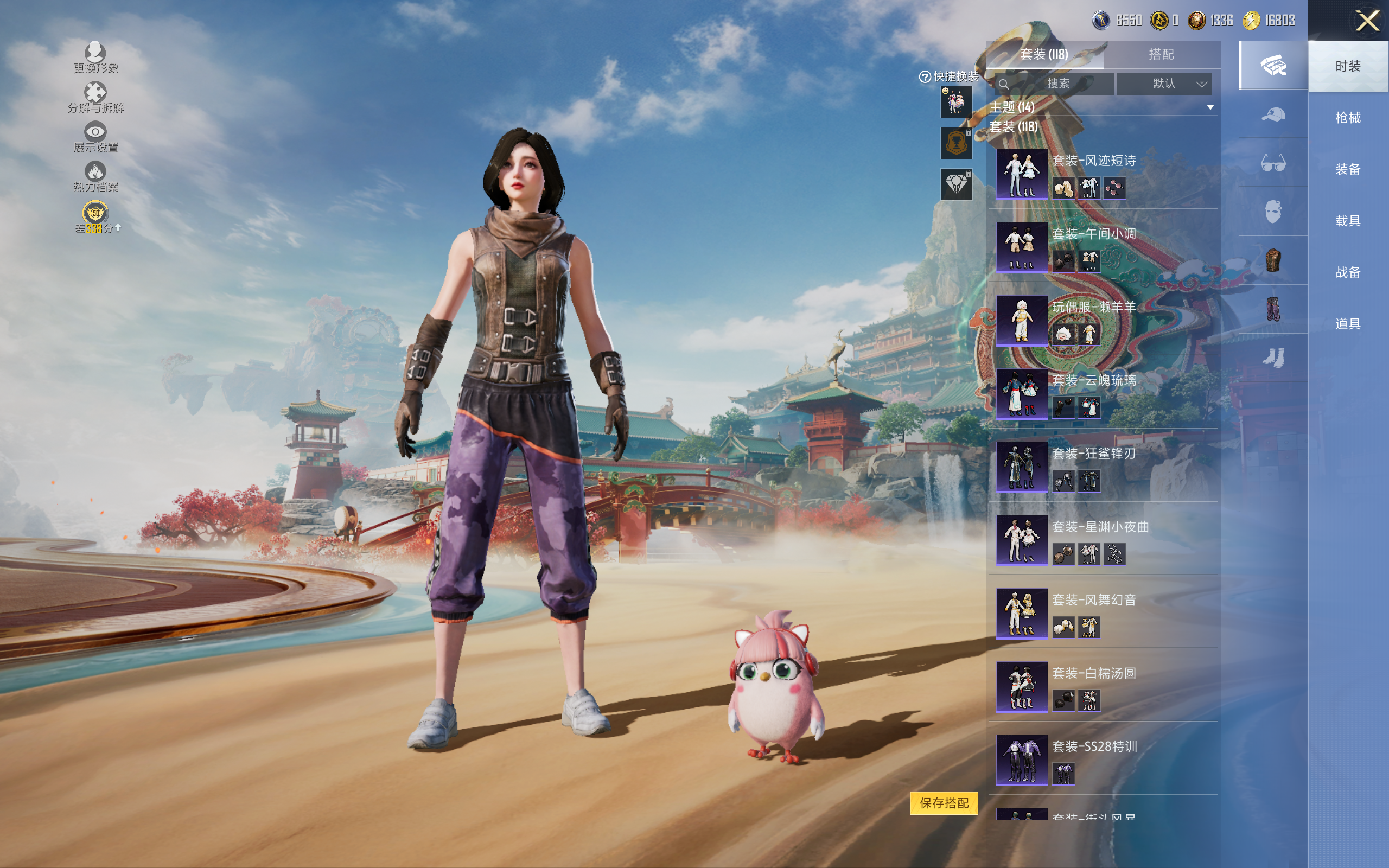Save outfit with 保存搭配 button
The height and width of the screenshot is (868, 1389).
[x=944, y=802]
